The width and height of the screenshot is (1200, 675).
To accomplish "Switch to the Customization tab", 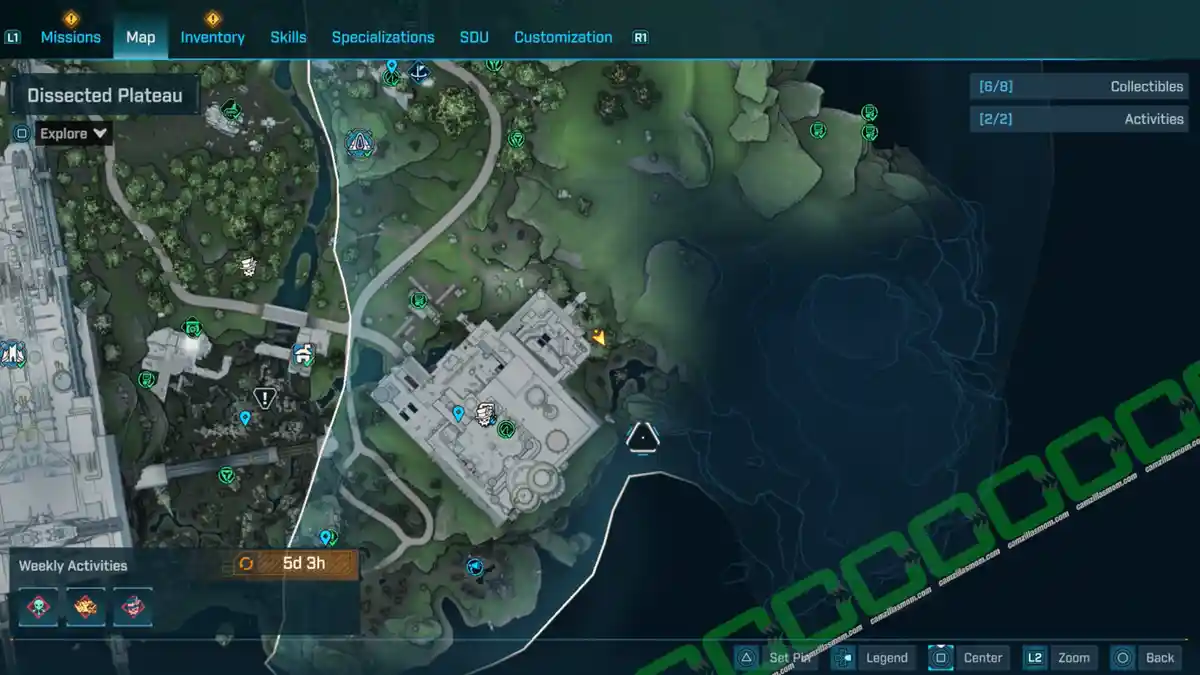I will [x=563, y=37].
